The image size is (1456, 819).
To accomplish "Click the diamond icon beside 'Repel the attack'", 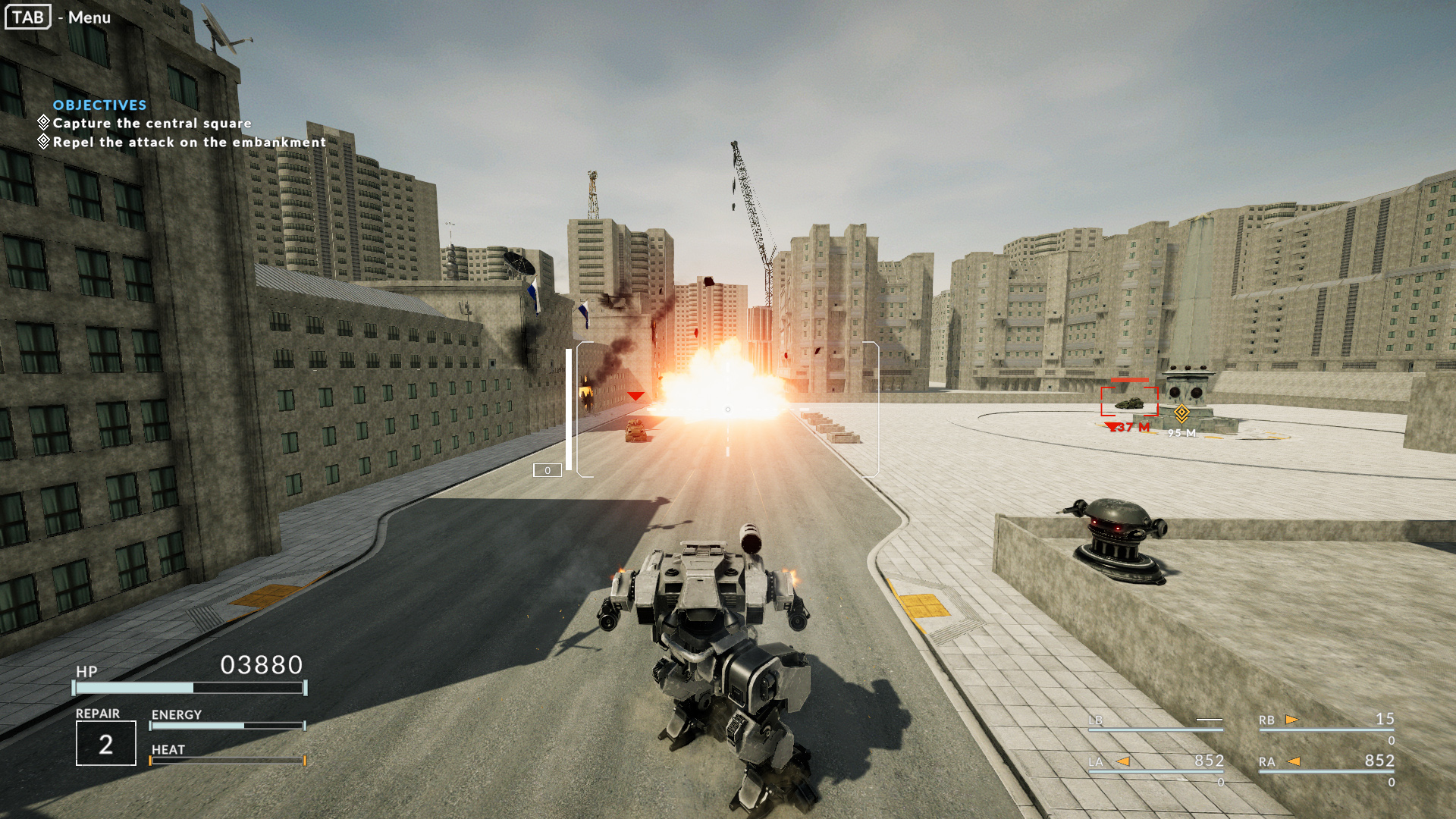I will tap(43, 140).
